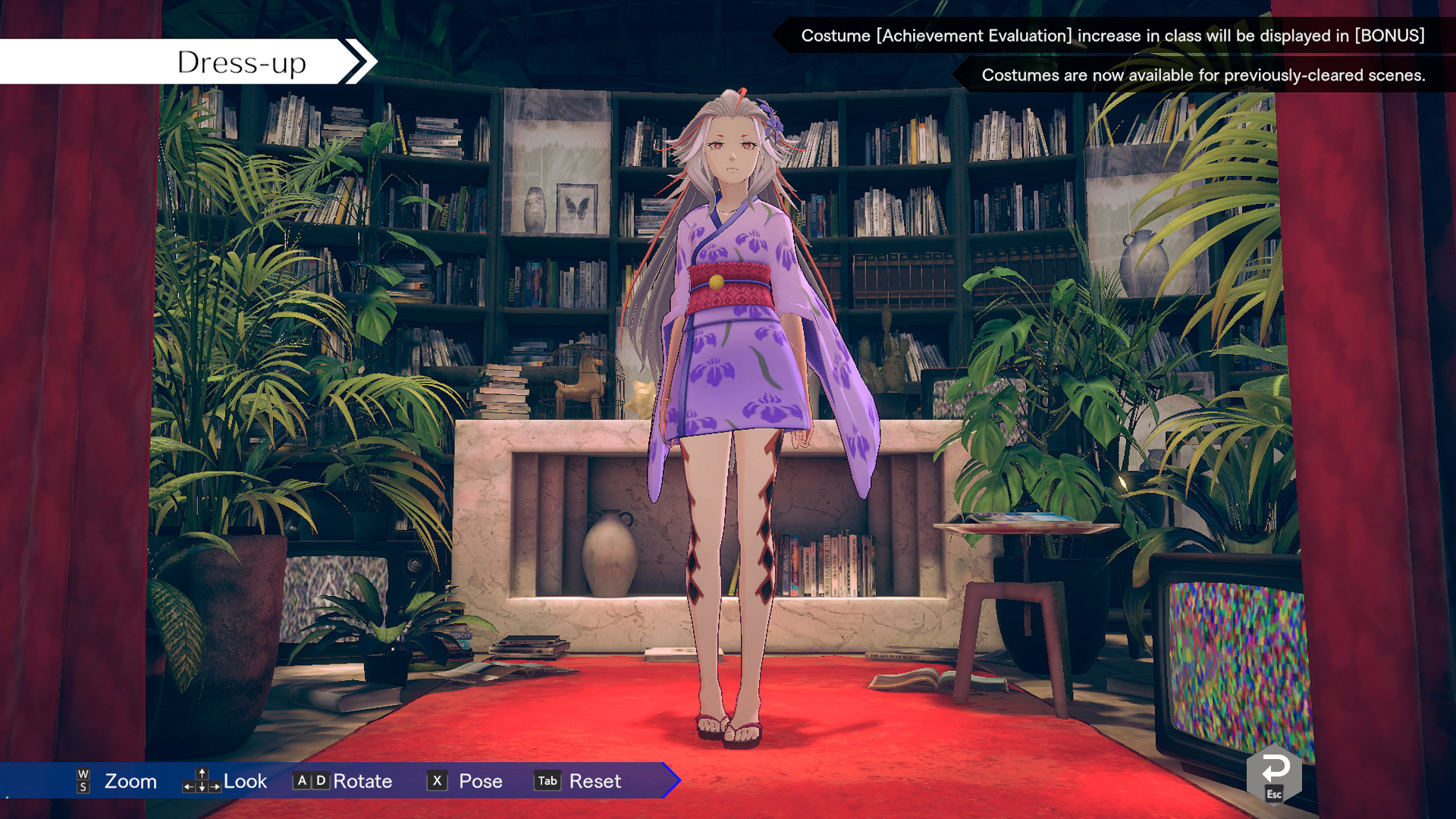Click the curved return icon above Esc
The height and width of the screenshot is (819, 1456).
(1275, 767)
